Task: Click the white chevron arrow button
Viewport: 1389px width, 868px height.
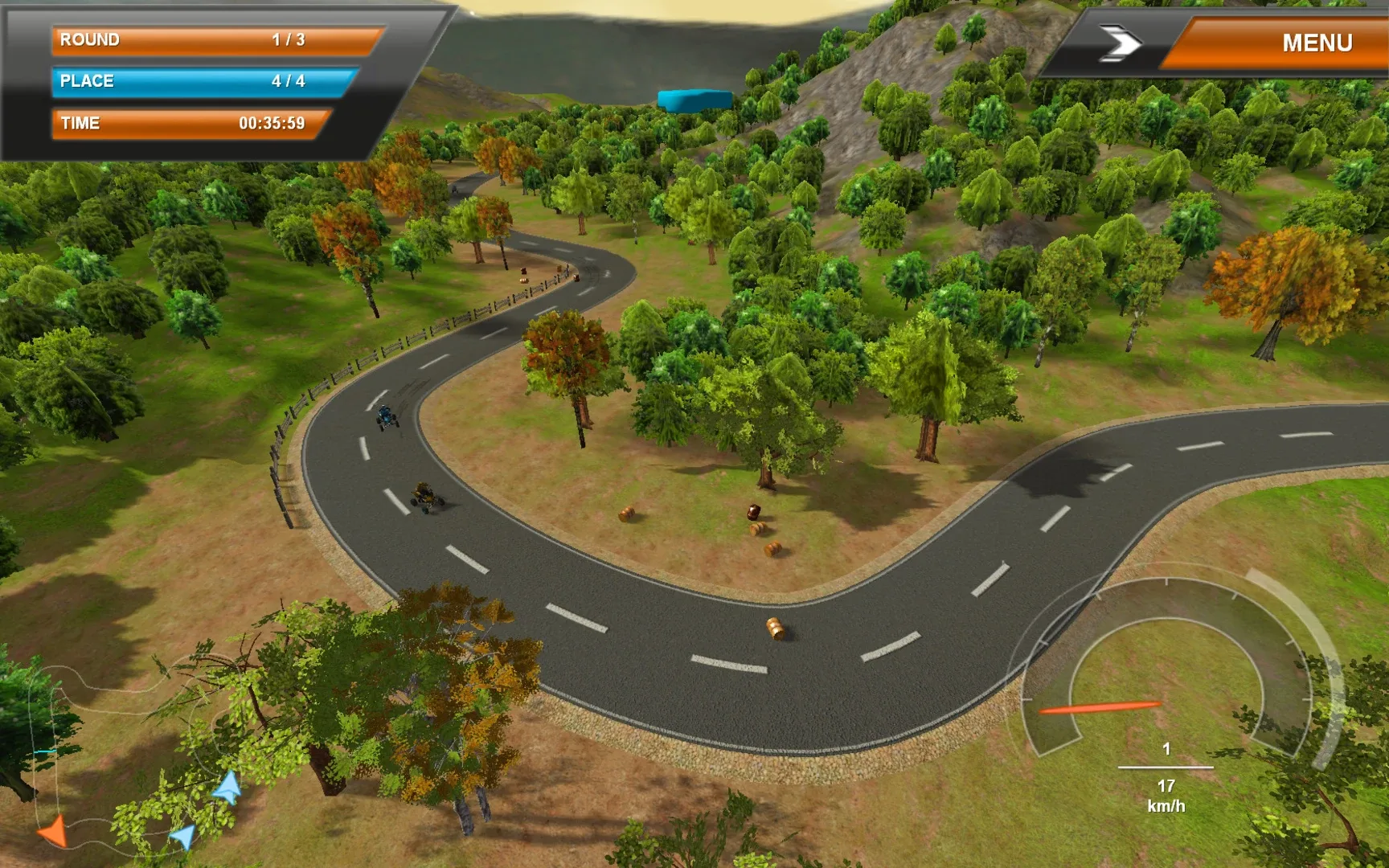Action: tap(1120, 43)
